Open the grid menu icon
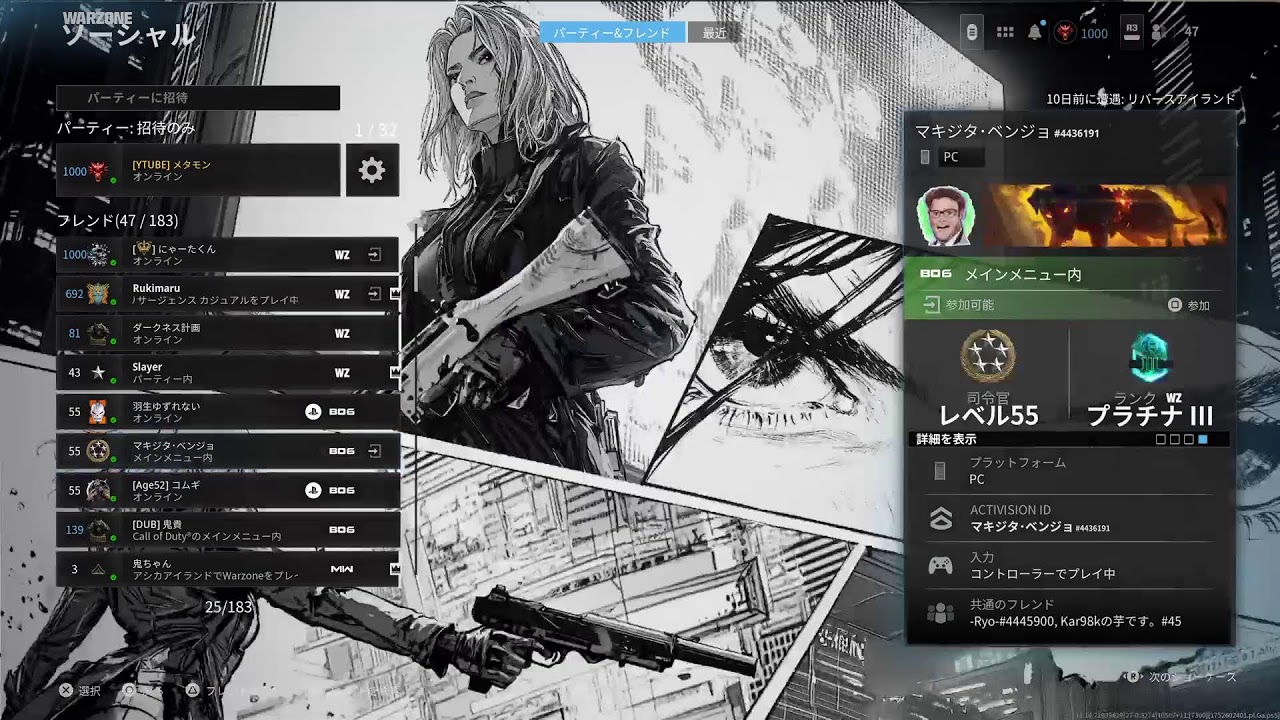This screenshot has width=1280, height=720. click(x=1005, y=33)
